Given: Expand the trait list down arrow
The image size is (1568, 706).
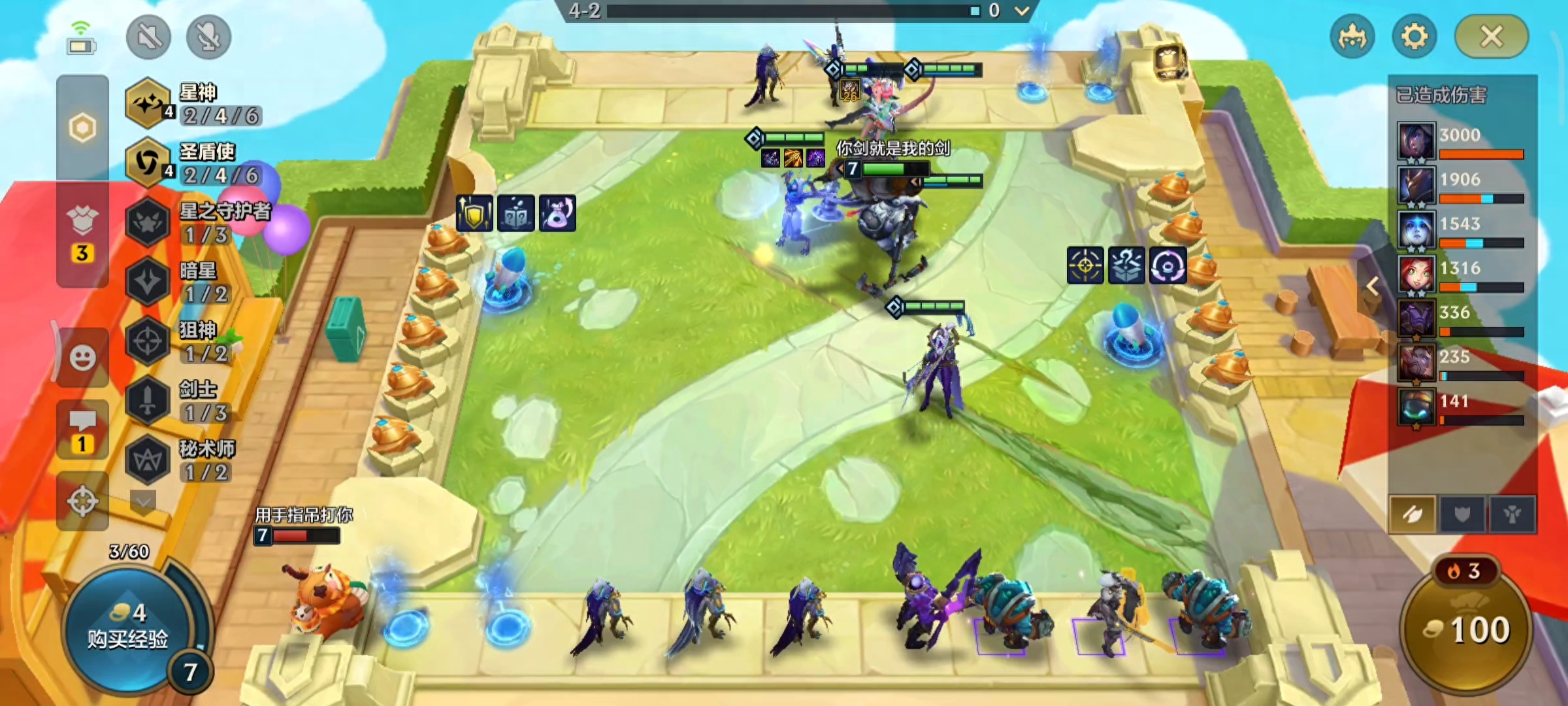Looking at the screenshot, I should coord(144,502).
